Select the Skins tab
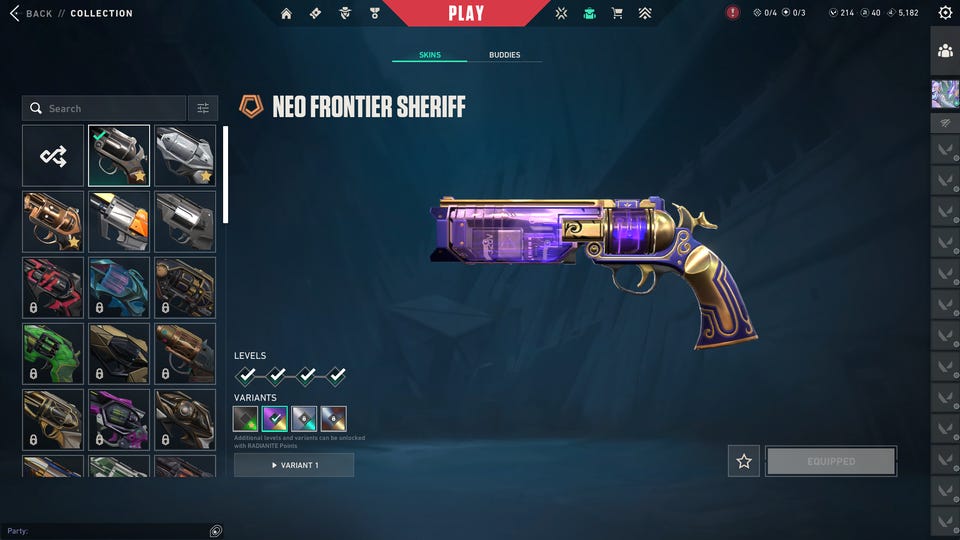This screenshot has width=960, height=540. (429, 55)
